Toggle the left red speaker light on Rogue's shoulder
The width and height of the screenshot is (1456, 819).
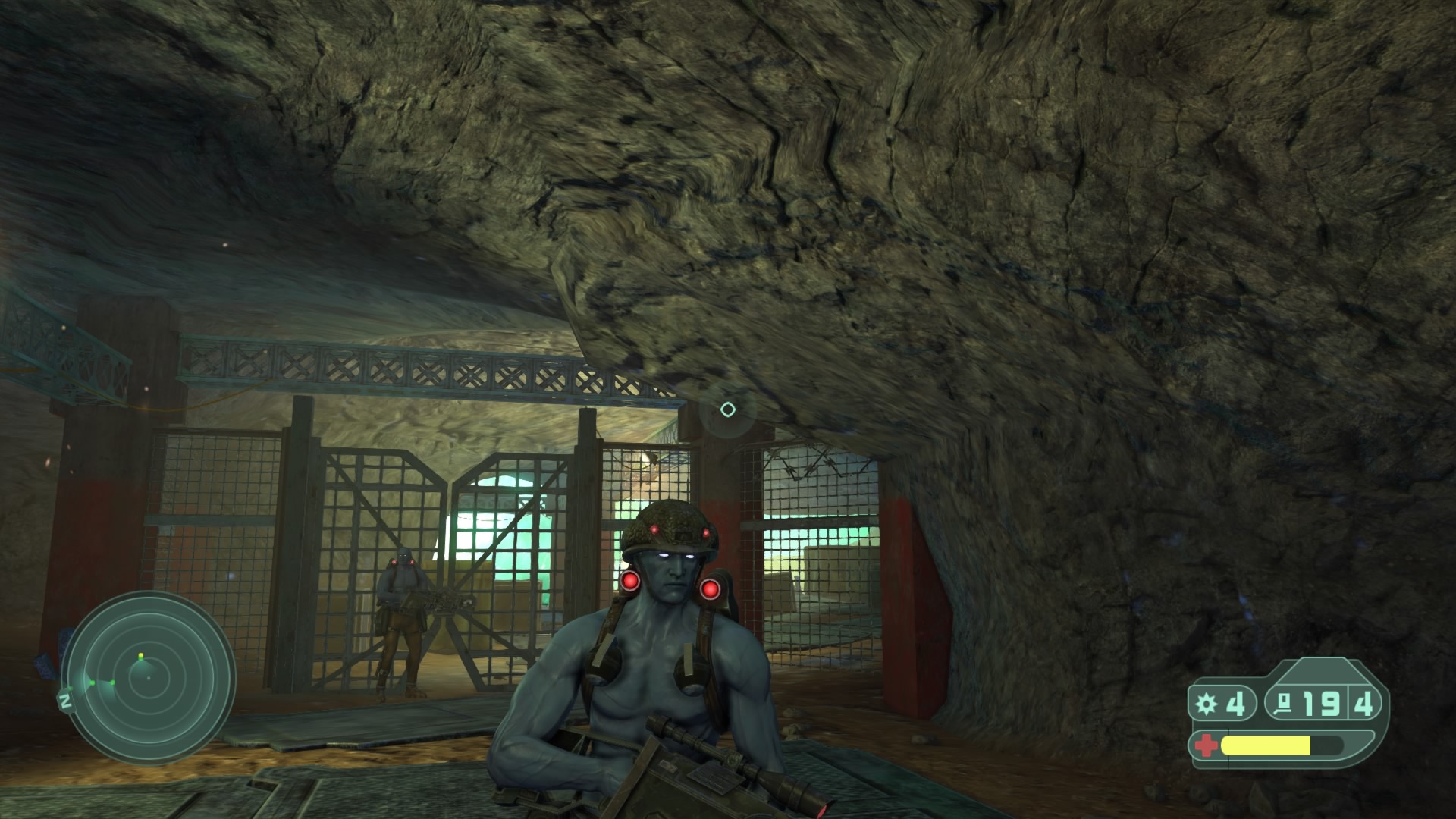pyautogui.click(x=630, y=582)
